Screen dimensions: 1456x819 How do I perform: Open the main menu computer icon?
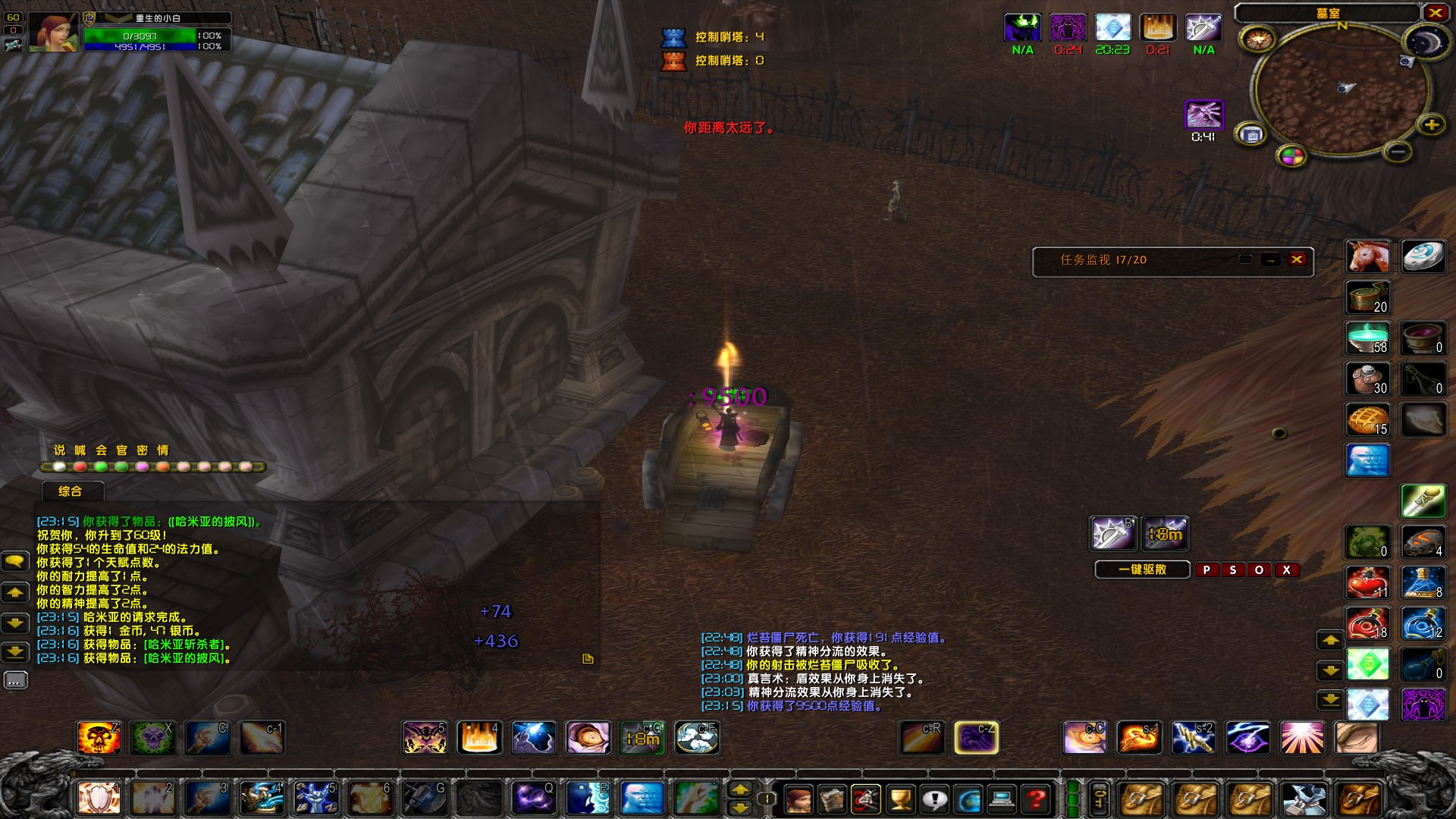[1003, 799]
